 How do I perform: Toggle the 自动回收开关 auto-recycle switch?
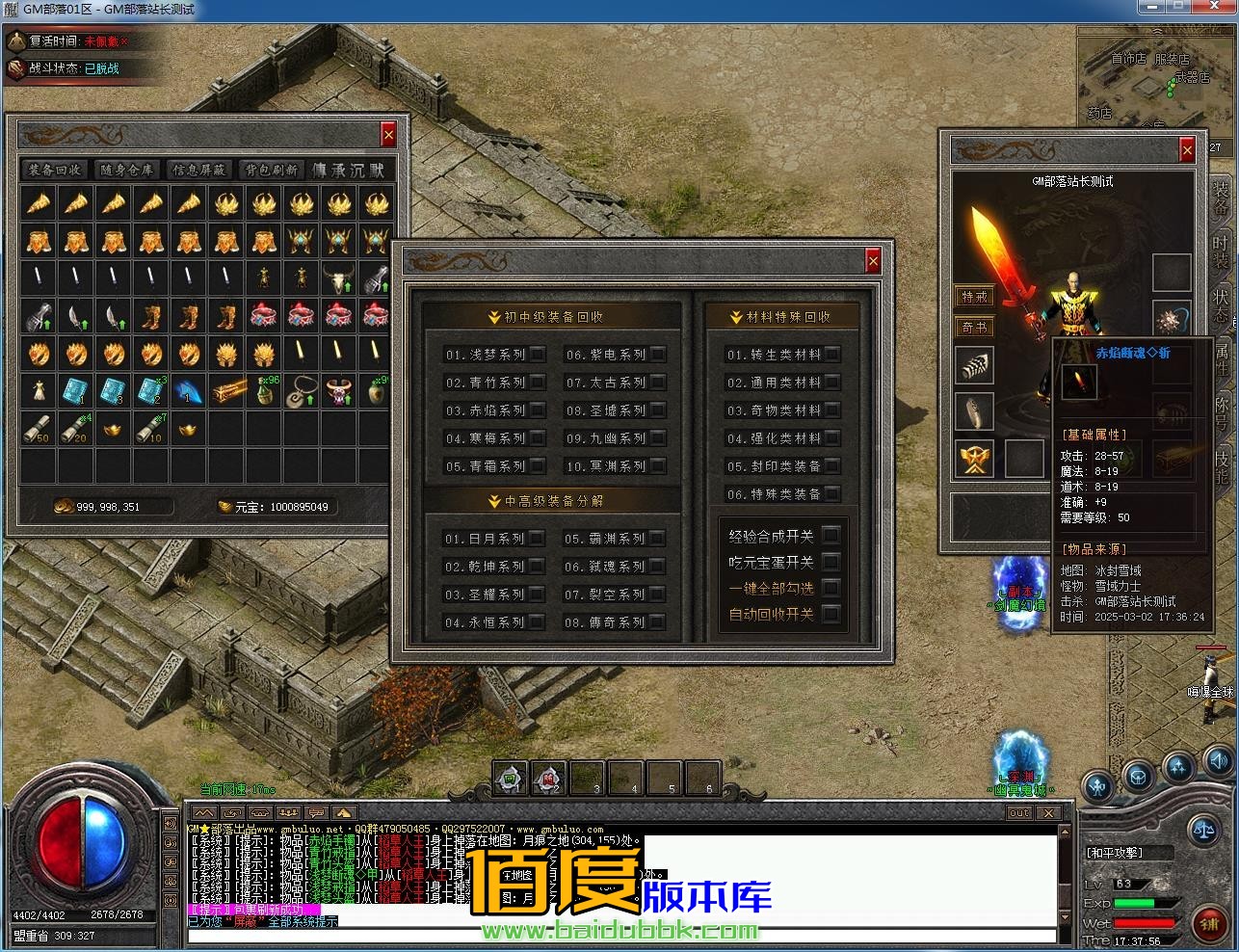[830, 614]
